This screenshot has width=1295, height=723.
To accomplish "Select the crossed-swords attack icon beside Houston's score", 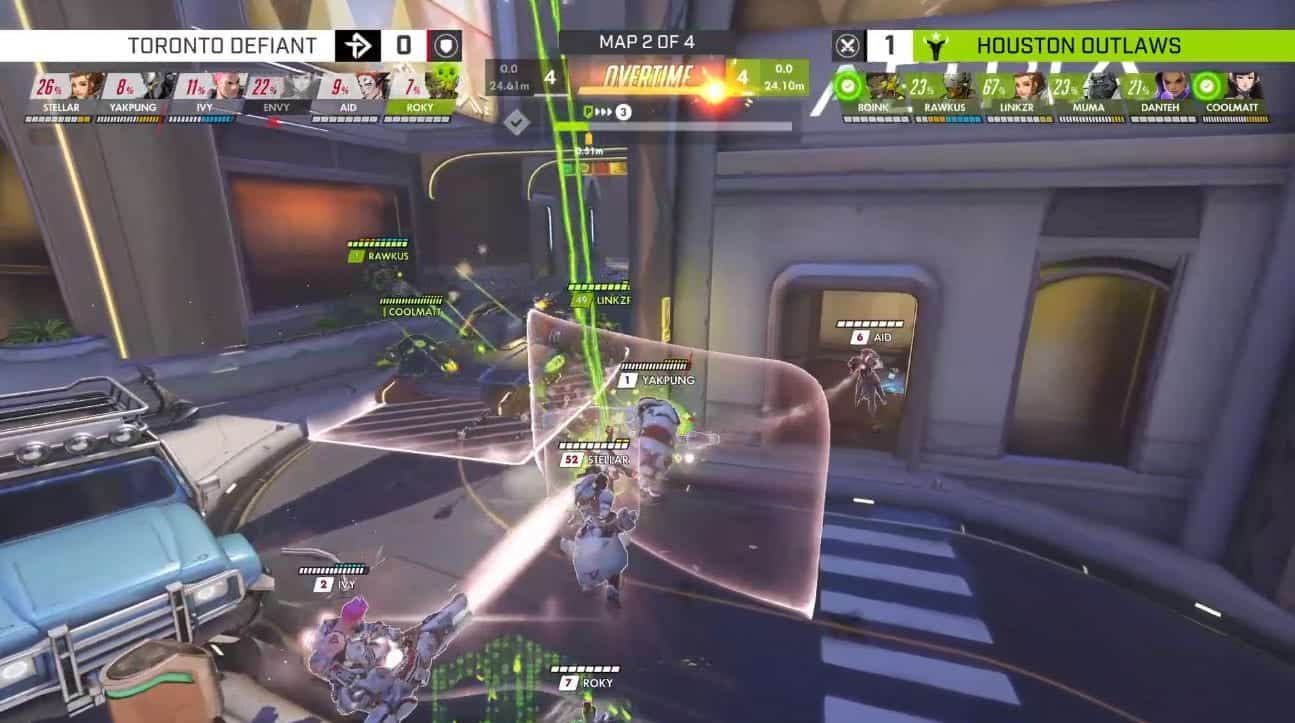I will pos(849,45).
